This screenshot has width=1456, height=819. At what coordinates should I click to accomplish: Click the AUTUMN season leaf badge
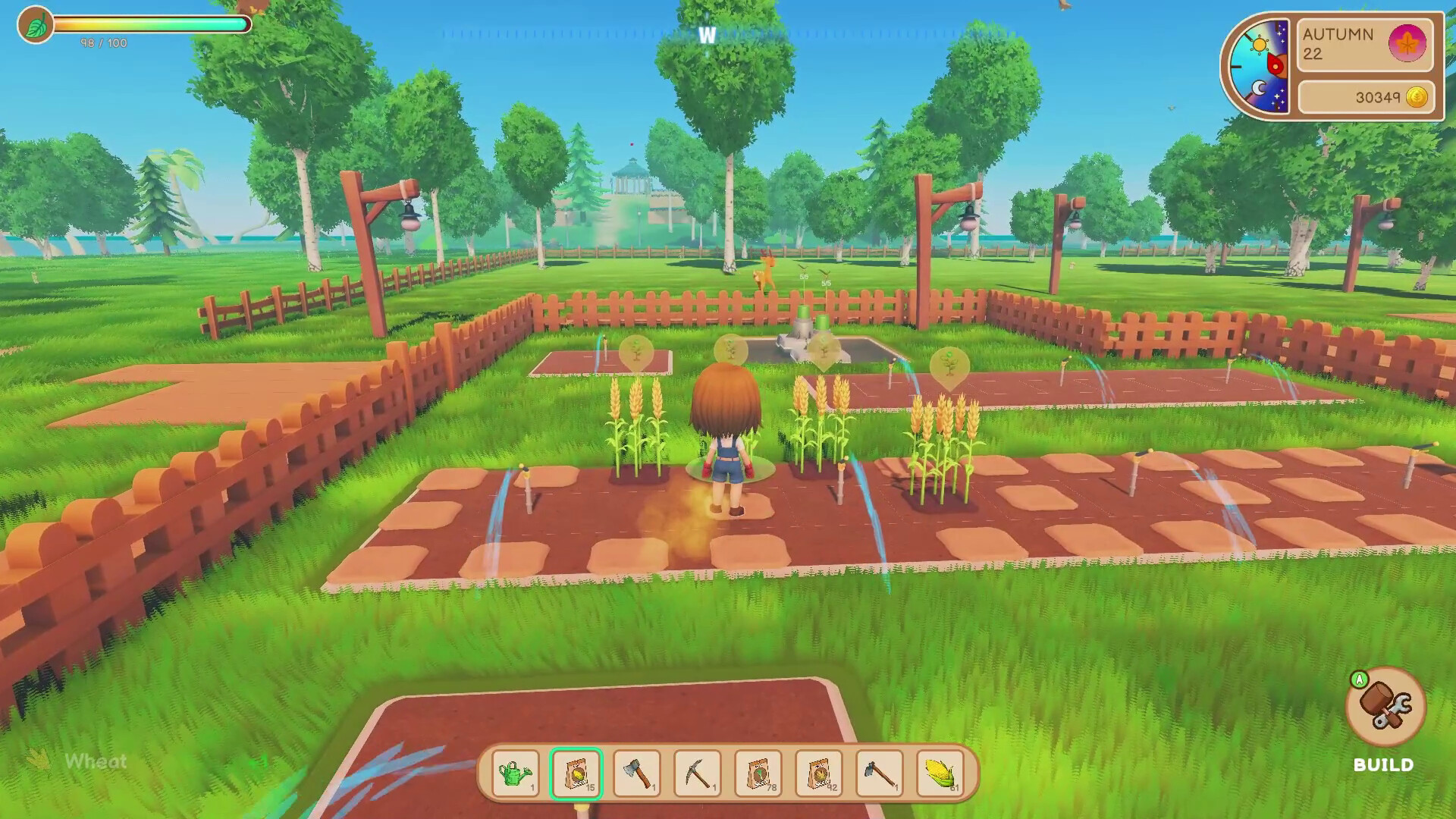(1407, 44)
